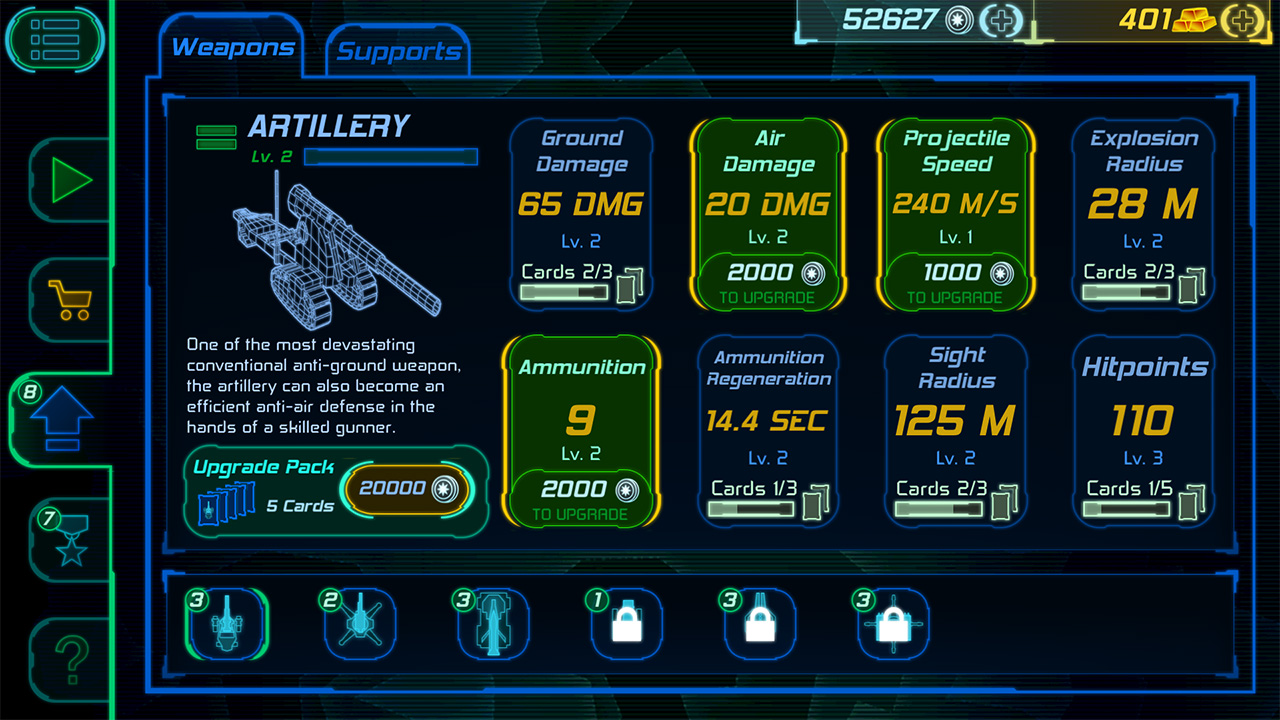Open the locked weapon slot with badge 1
The height and width of the screenshot is (720, 1280).
coord(626,622)
